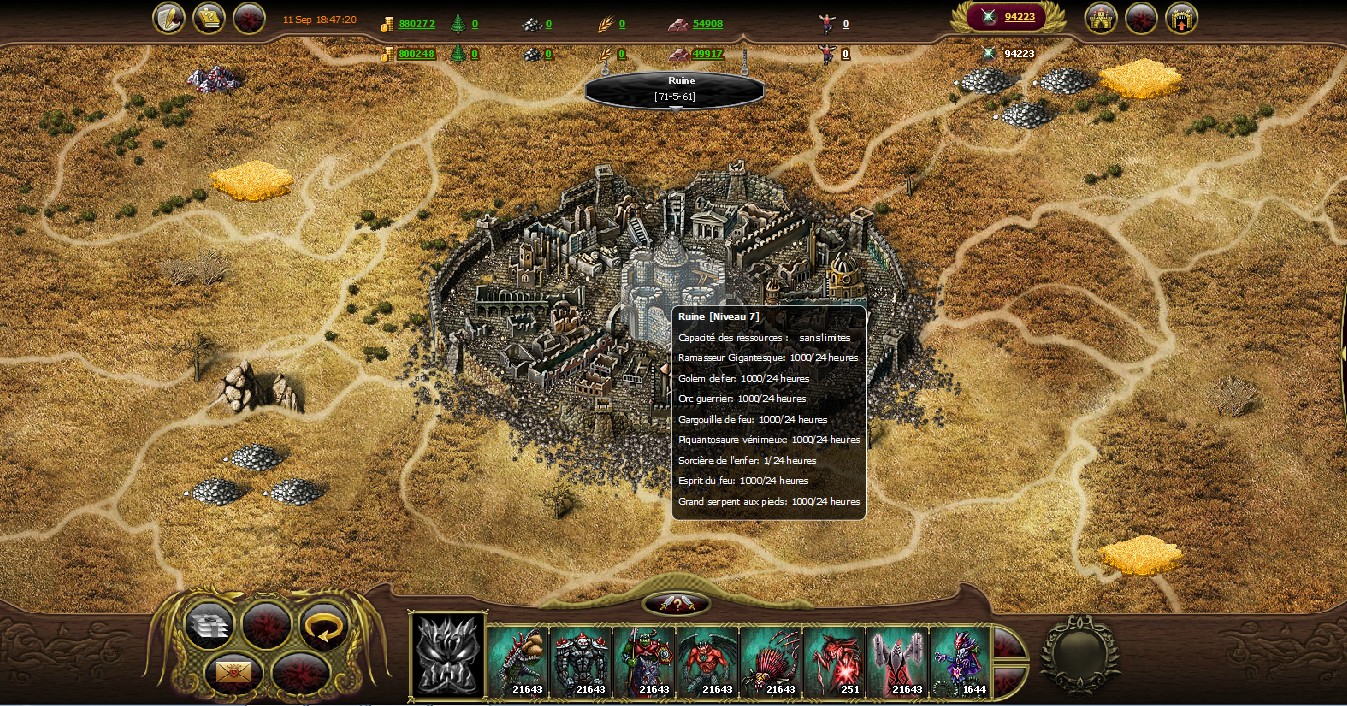
Task: Select the gigantic gatherer unit slot
Action: 518,661
